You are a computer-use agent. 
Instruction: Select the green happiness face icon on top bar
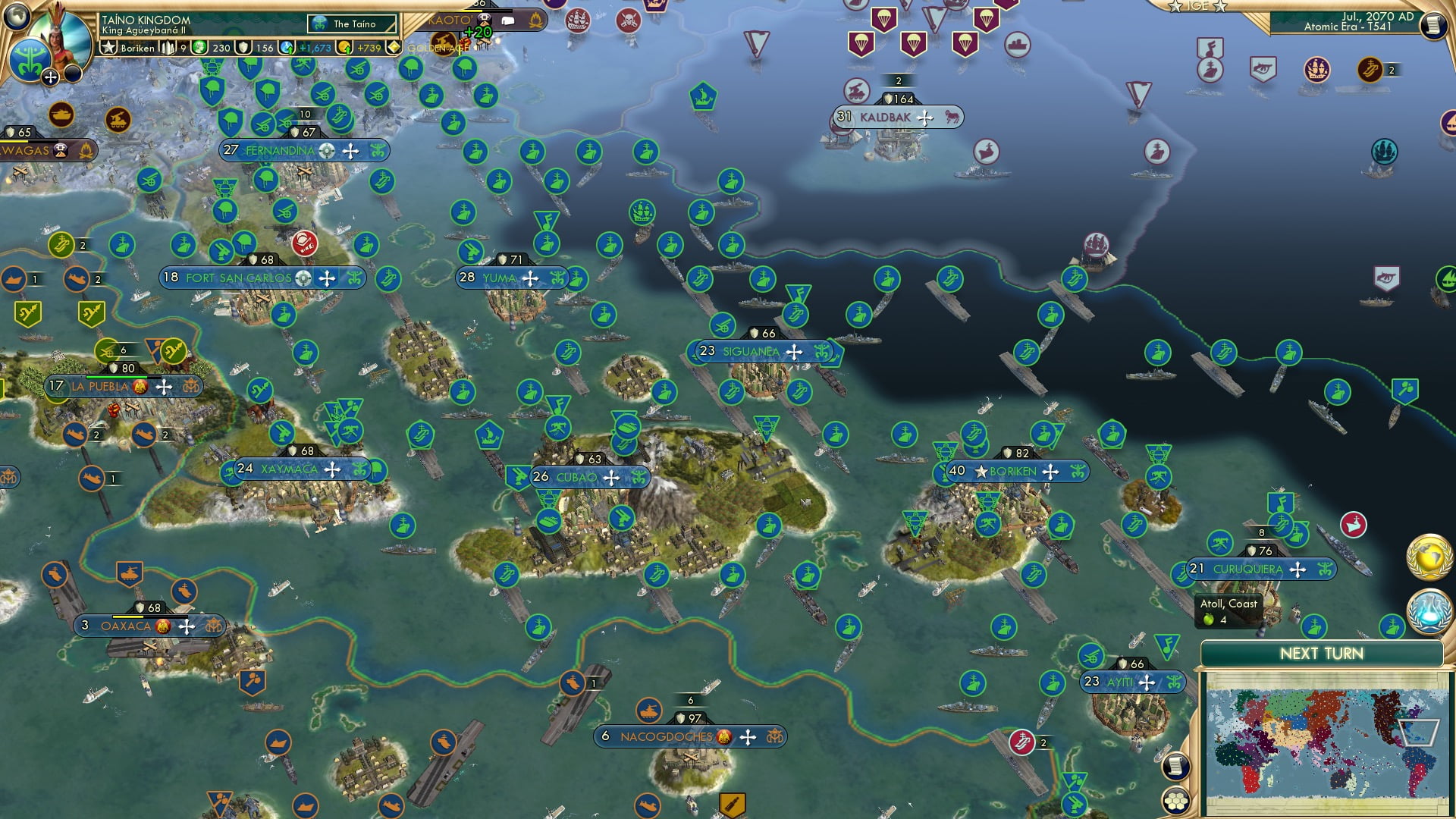point(200,47)
